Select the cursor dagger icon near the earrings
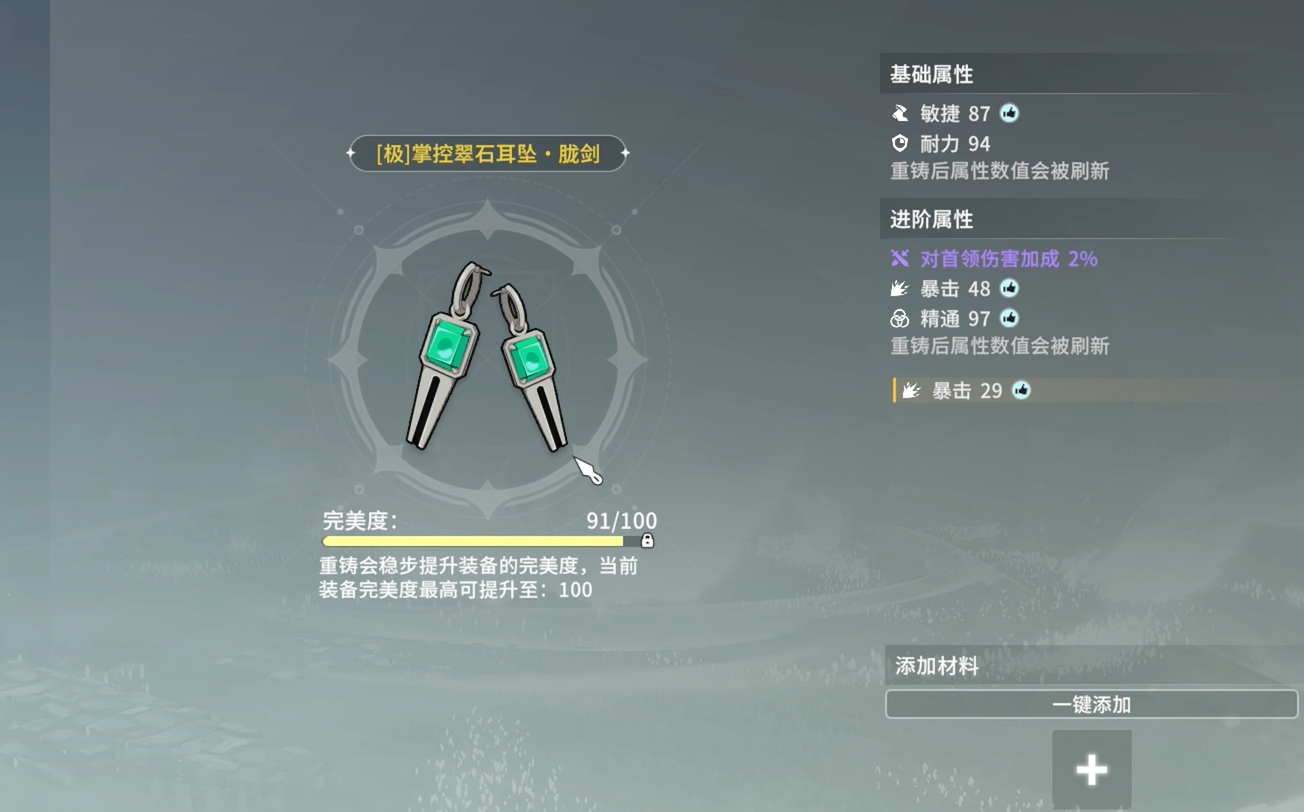Image resolution: width=1304 pixels, height=812 pixels. coord(588,468)
